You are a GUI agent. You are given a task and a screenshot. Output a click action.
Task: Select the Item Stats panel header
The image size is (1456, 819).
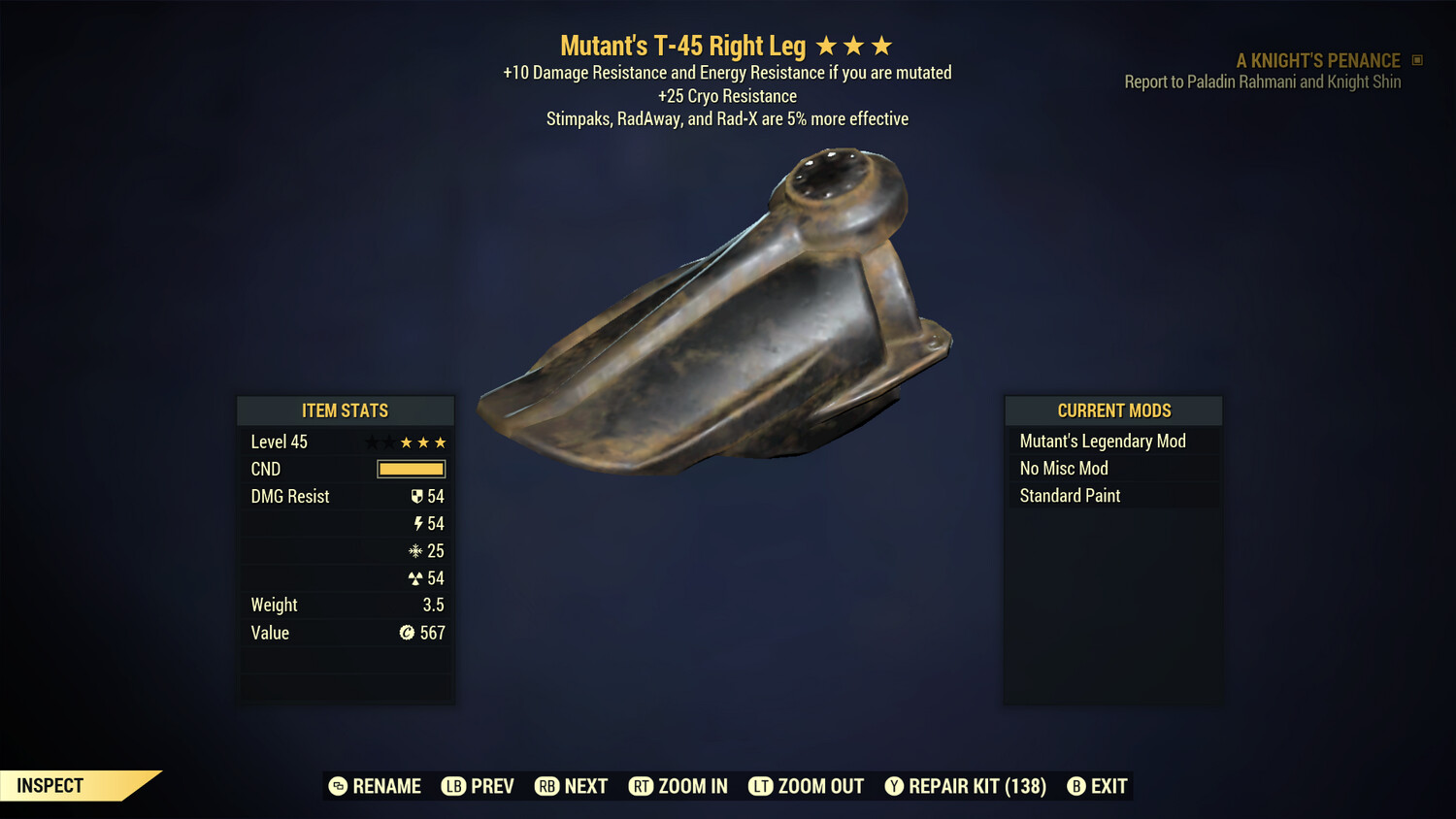(x=346, y=409)
